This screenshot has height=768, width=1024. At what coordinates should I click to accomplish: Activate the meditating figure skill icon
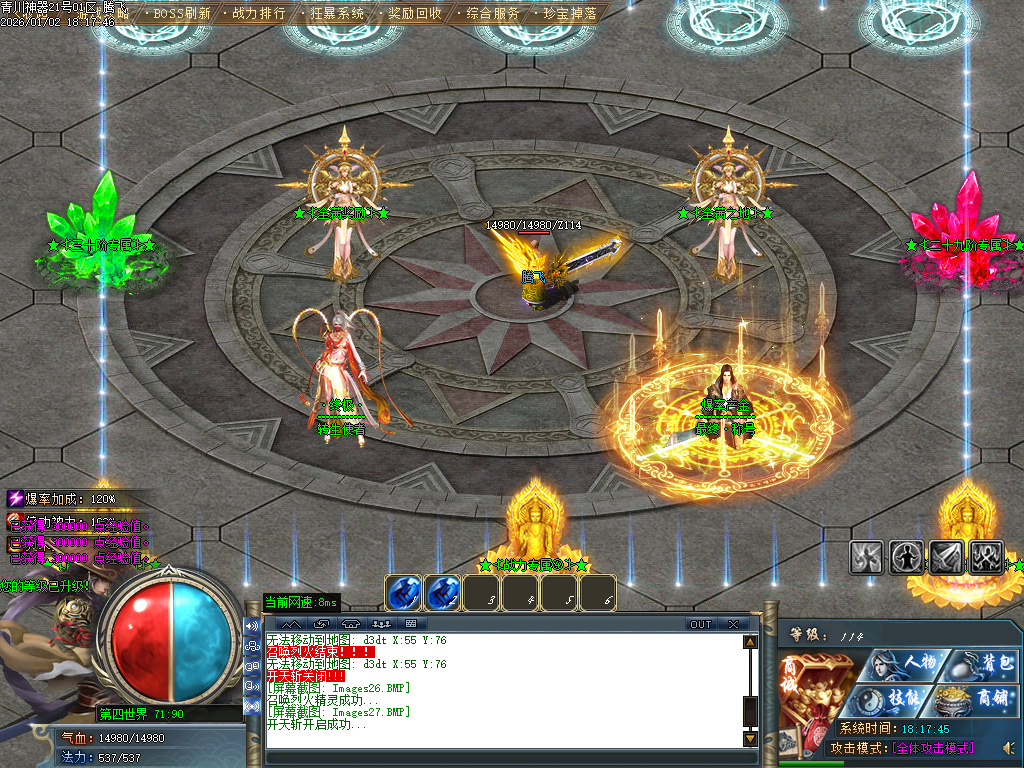tap(906, 557)
